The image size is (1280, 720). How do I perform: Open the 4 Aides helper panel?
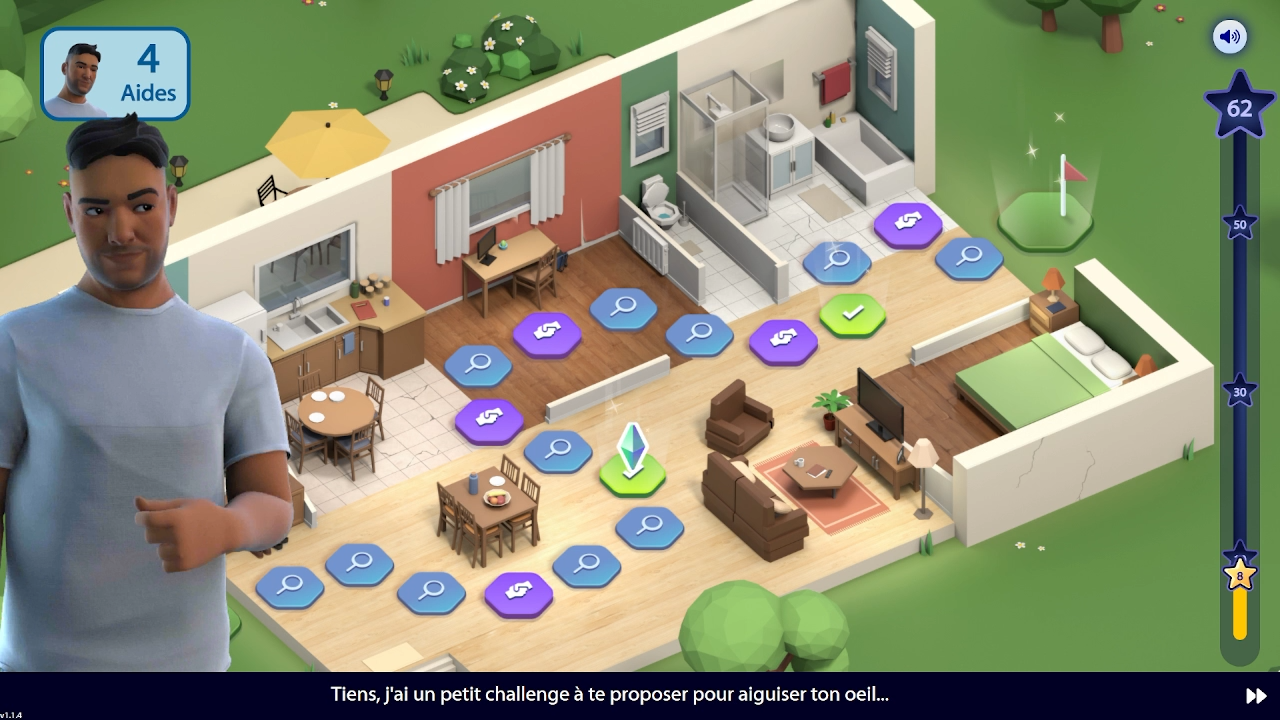click(115, 74)
